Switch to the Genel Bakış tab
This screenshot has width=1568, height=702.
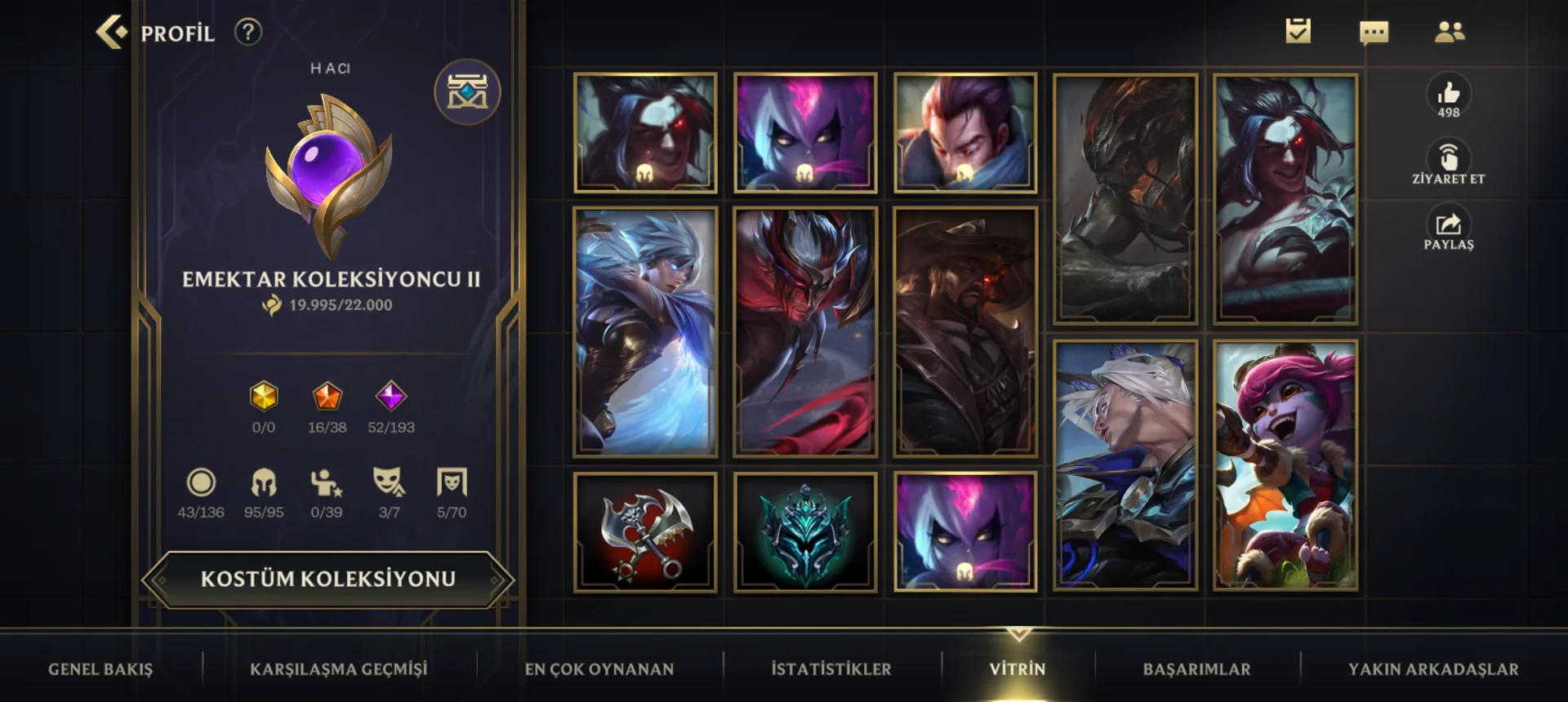coord(100,669)
